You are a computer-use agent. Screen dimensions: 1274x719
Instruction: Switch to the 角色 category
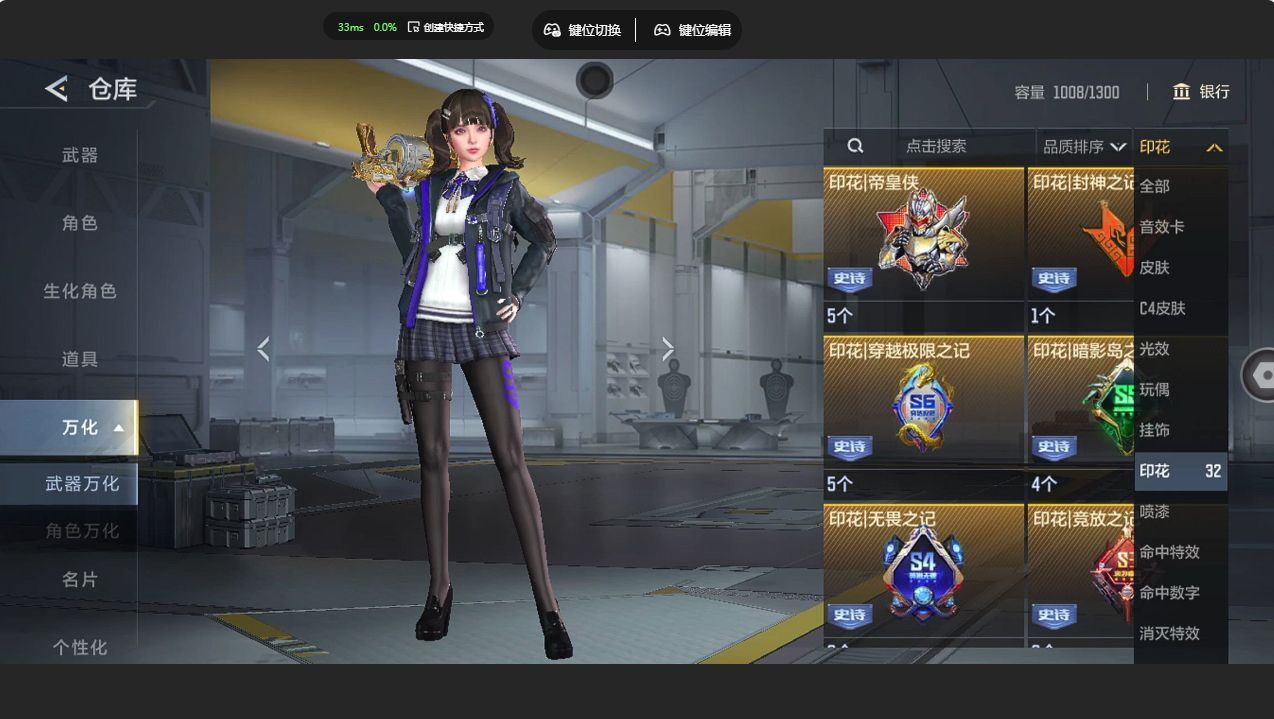coord(80,223)
